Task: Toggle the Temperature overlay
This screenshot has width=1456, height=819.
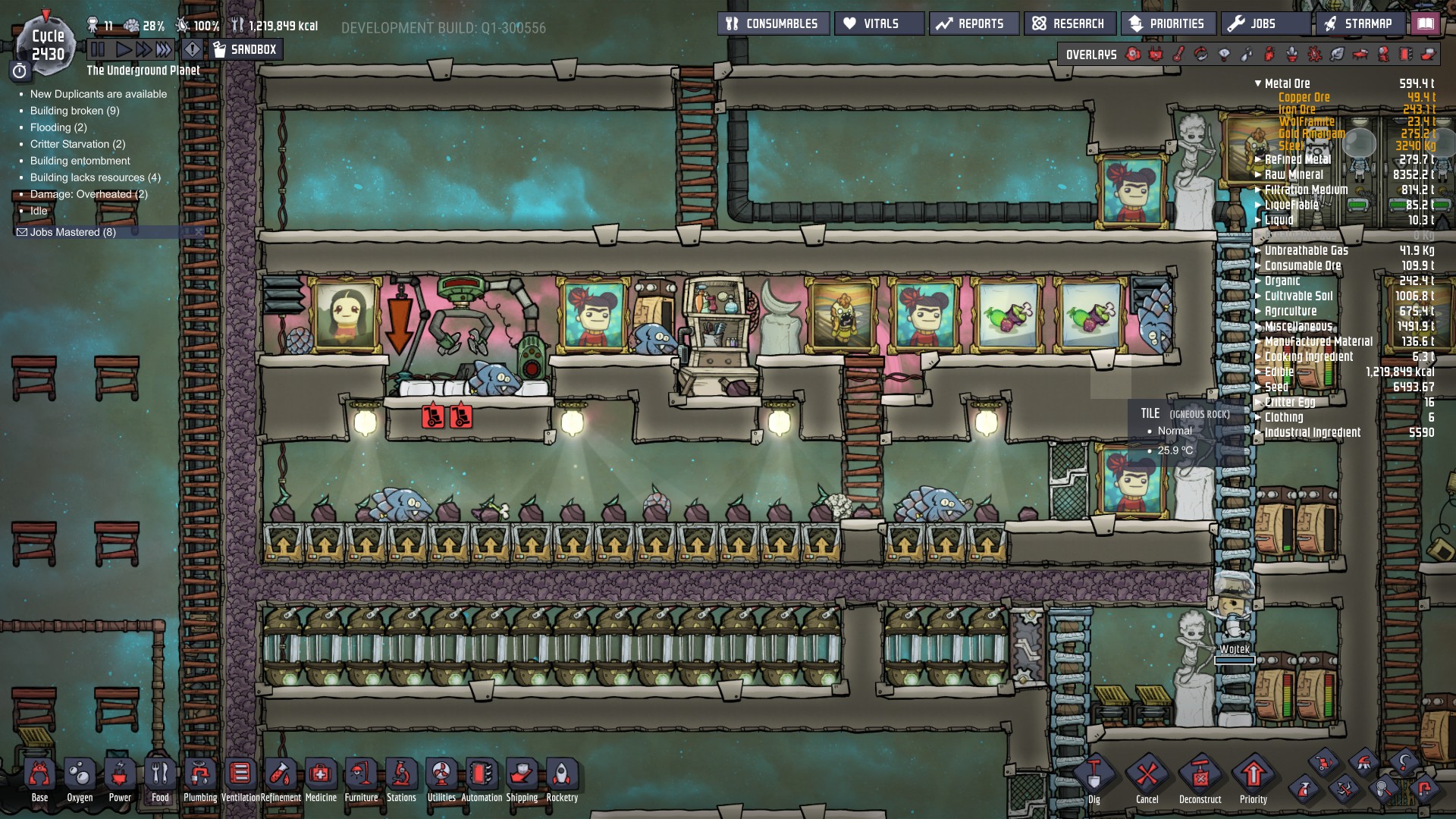Action: (x=1178, y=55)
